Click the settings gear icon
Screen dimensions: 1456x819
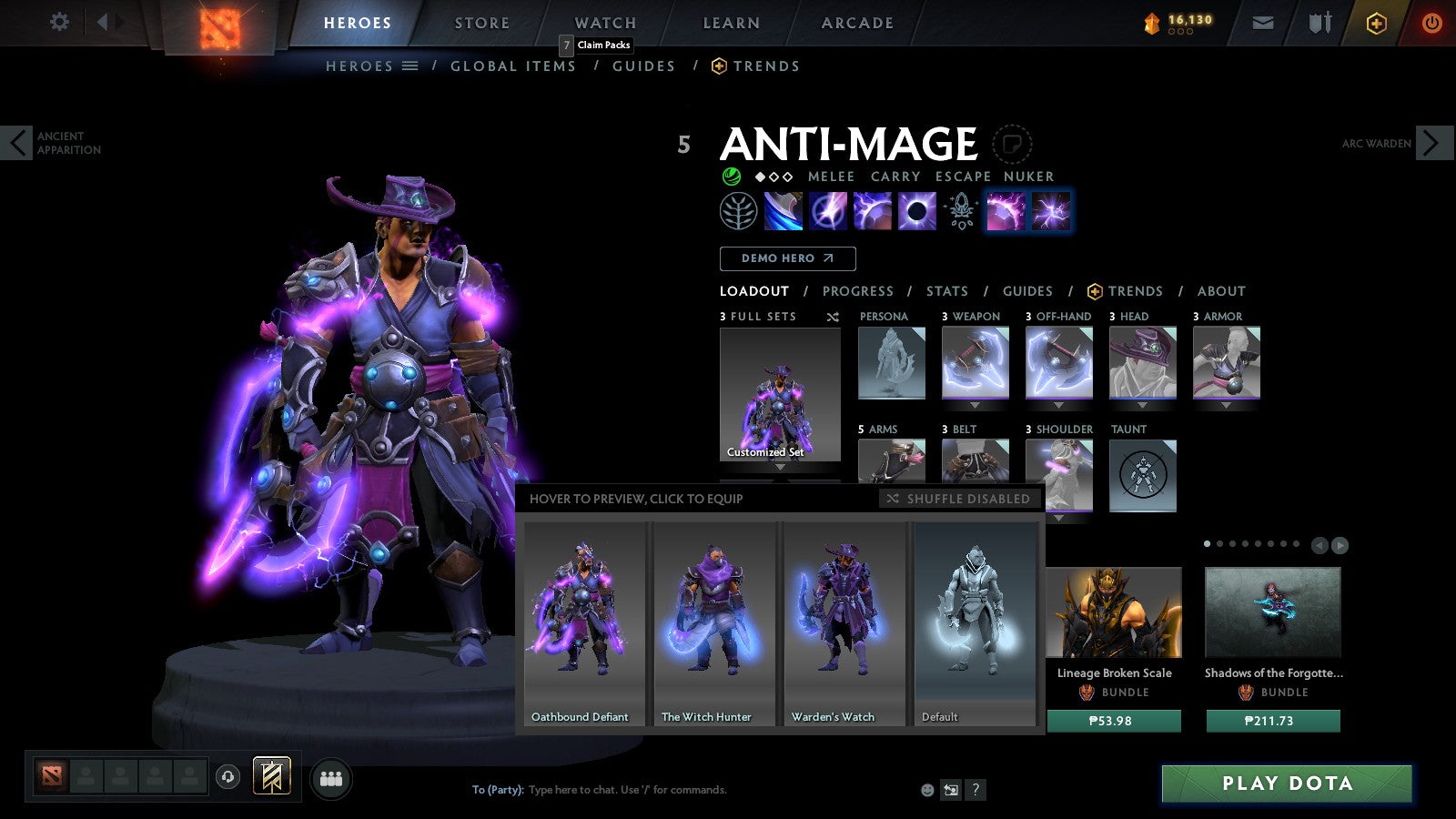point(59,22)
